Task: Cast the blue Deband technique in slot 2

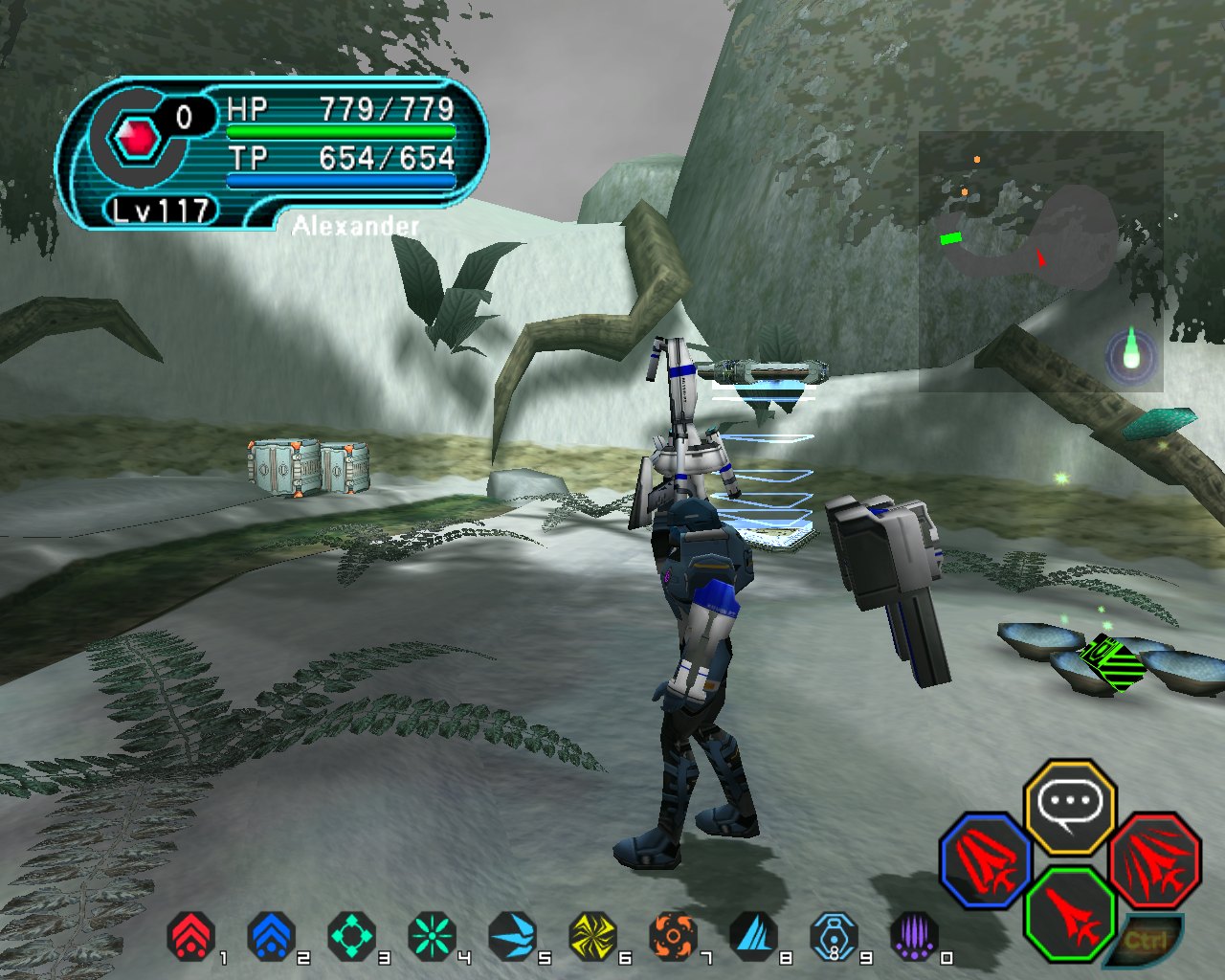Action: point(271,936)
